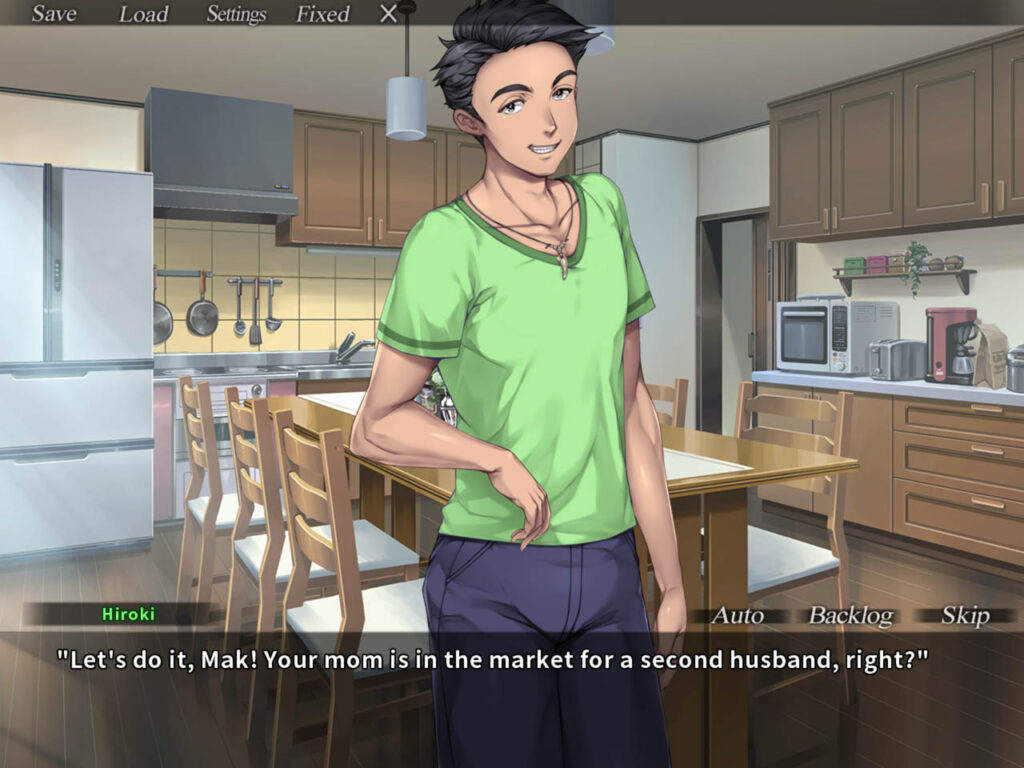This screenshot has height=768, width=1024.
Task: Toggle the Fixed menu bar option
Action: (x=322, y=14)
